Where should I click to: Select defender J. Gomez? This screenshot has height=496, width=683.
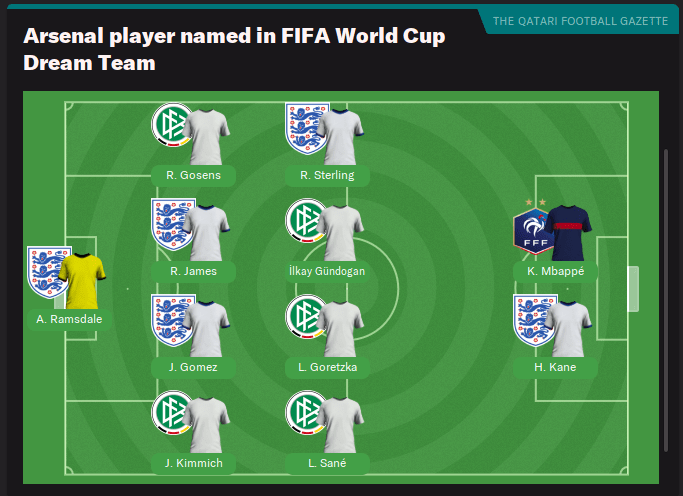[194, 367]
